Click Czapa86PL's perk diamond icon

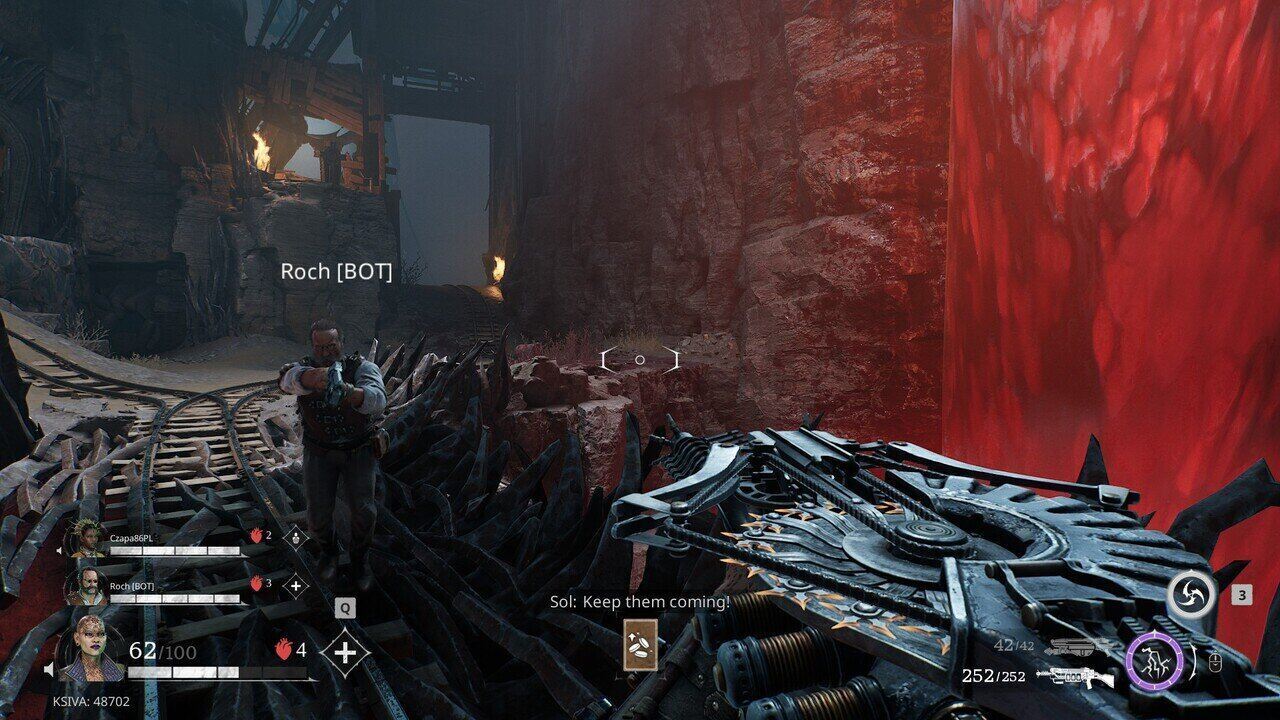point(296,537)
